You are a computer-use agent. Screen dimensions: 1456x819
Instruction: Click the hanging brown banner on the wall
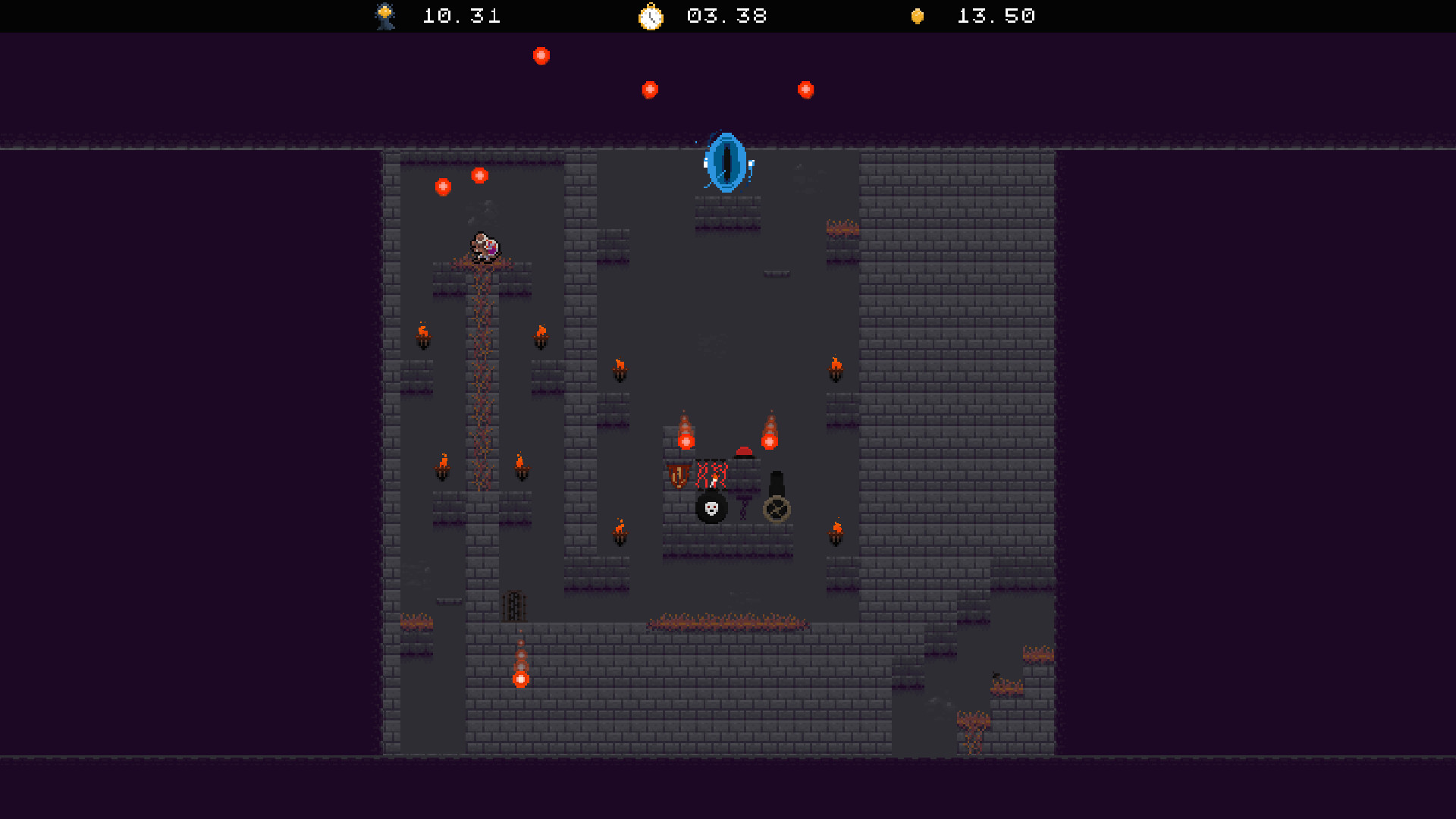coord(677,475)
